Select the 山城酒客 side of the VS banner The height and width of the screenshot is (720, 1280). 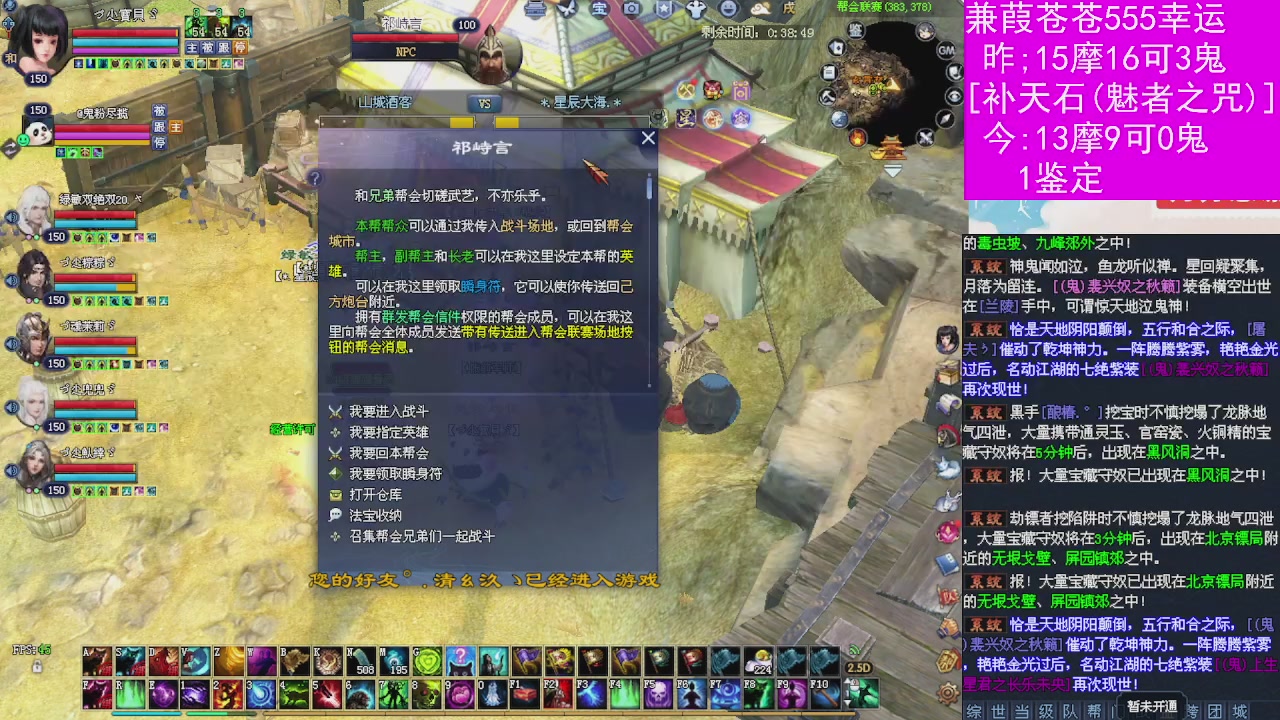[385, 101]
